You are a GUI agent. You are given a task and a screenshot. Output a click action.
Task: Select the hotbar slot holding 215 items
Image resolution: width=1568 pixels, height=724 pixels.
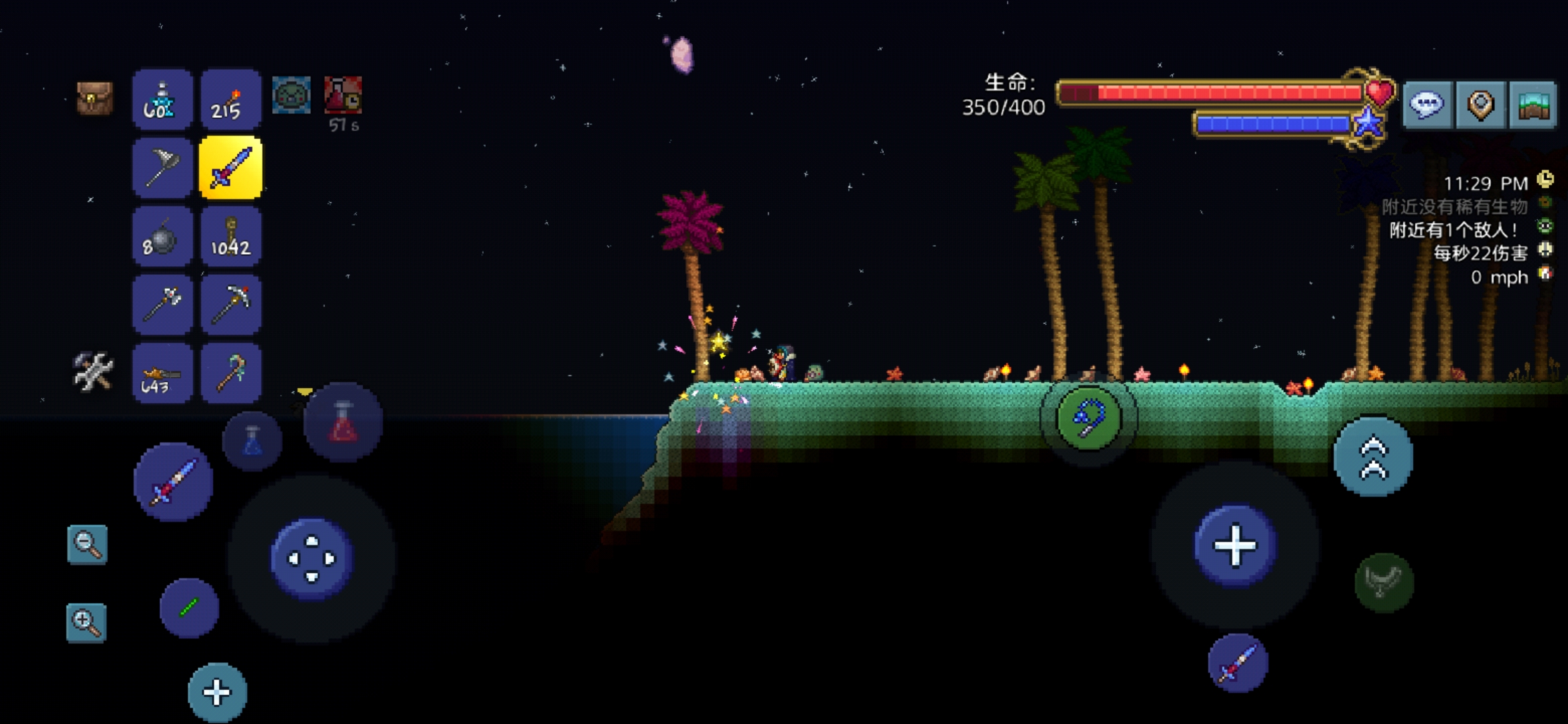pos(231,100)
